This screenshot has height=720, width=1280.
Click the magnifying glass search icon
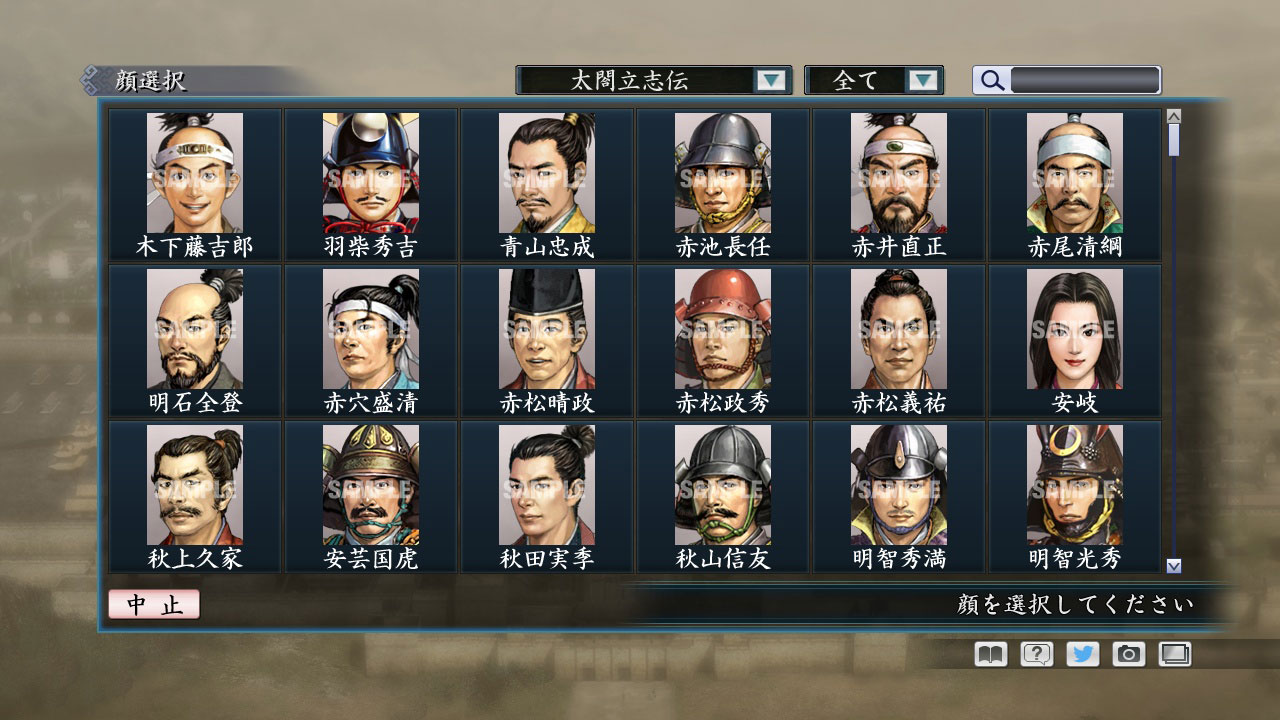pyautogui.click(x=990, y=80)
